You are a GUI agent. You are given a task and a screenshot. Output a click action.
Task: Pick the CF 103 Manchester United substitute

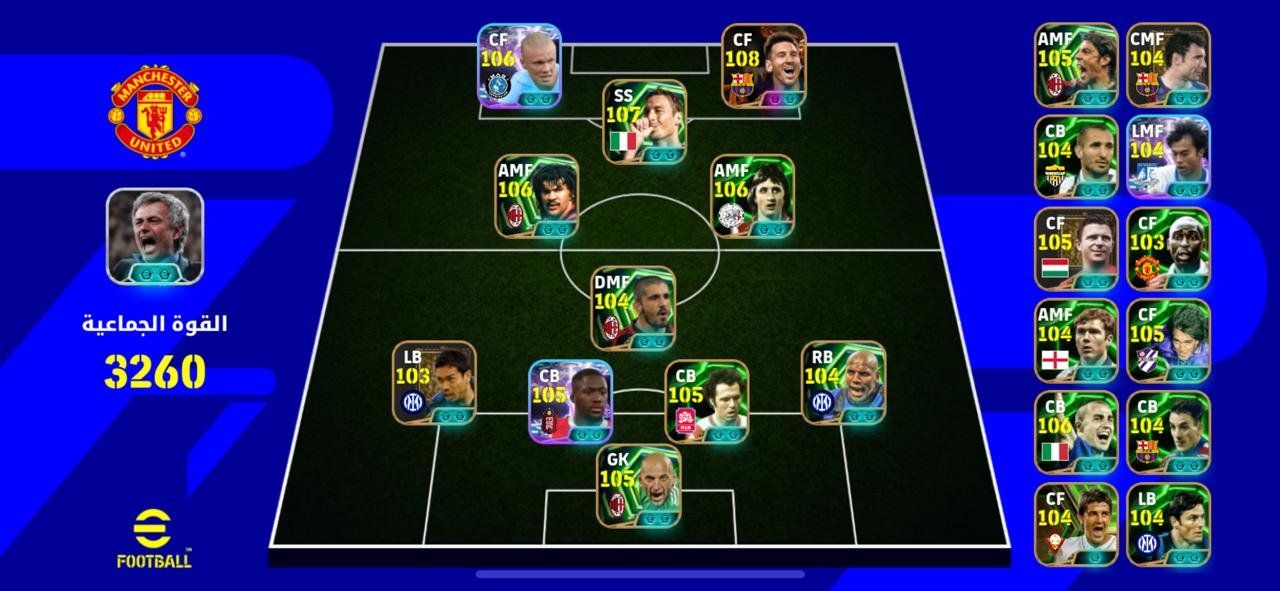(1168, 249)
